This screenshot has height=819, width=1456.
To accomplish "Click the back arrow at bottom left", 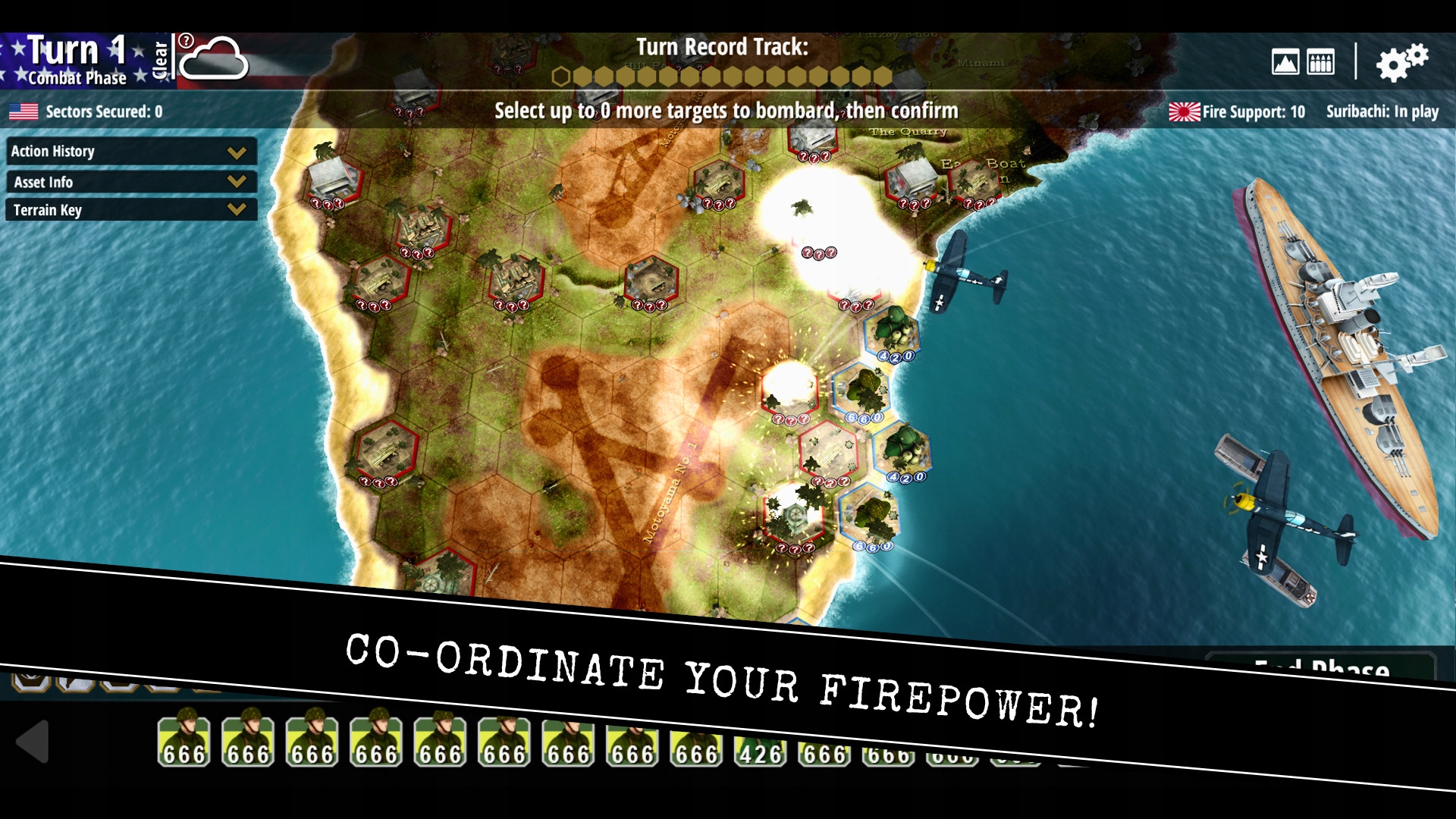I will [33, 743].
